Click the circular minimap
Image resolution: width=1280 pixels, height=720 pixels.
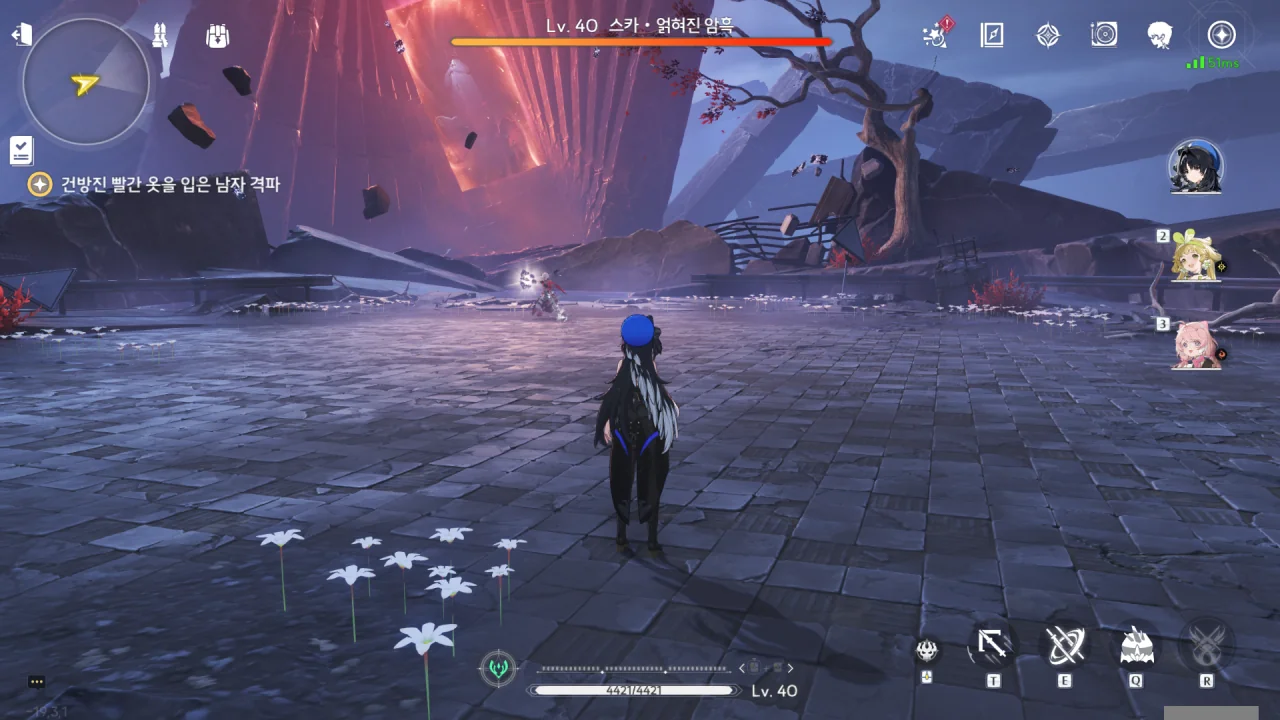85,82
